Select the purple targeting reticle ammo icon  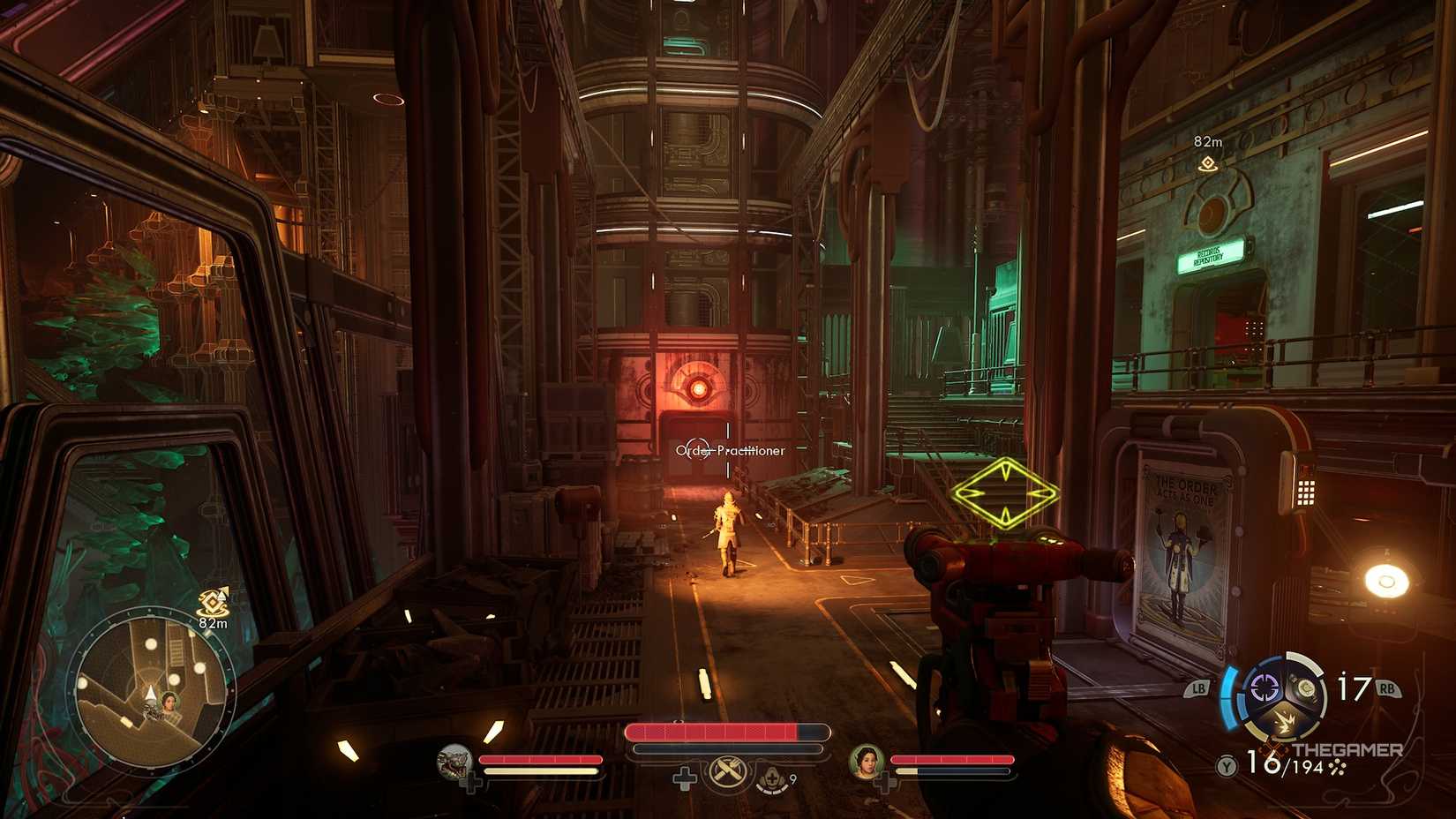coord(1264,685)
